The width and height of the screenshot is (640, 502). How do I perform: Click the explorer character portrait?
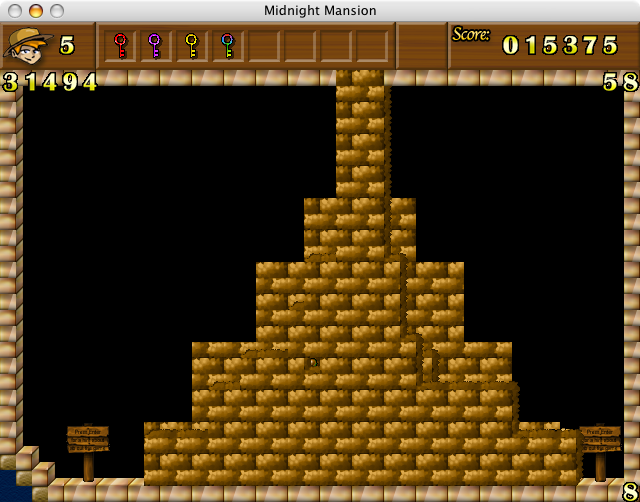[x=27, y=45]
